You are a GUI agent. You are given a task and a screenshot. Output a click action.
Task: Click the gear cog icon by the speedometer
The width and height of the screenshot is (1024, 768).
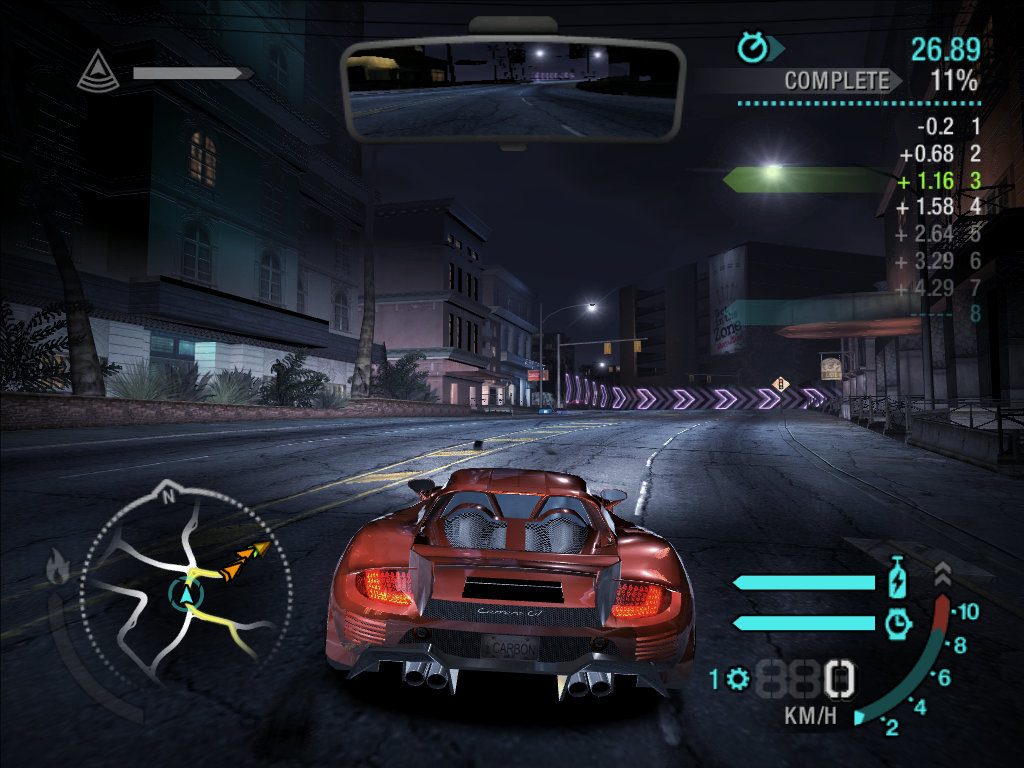click(x=738, y=680)
